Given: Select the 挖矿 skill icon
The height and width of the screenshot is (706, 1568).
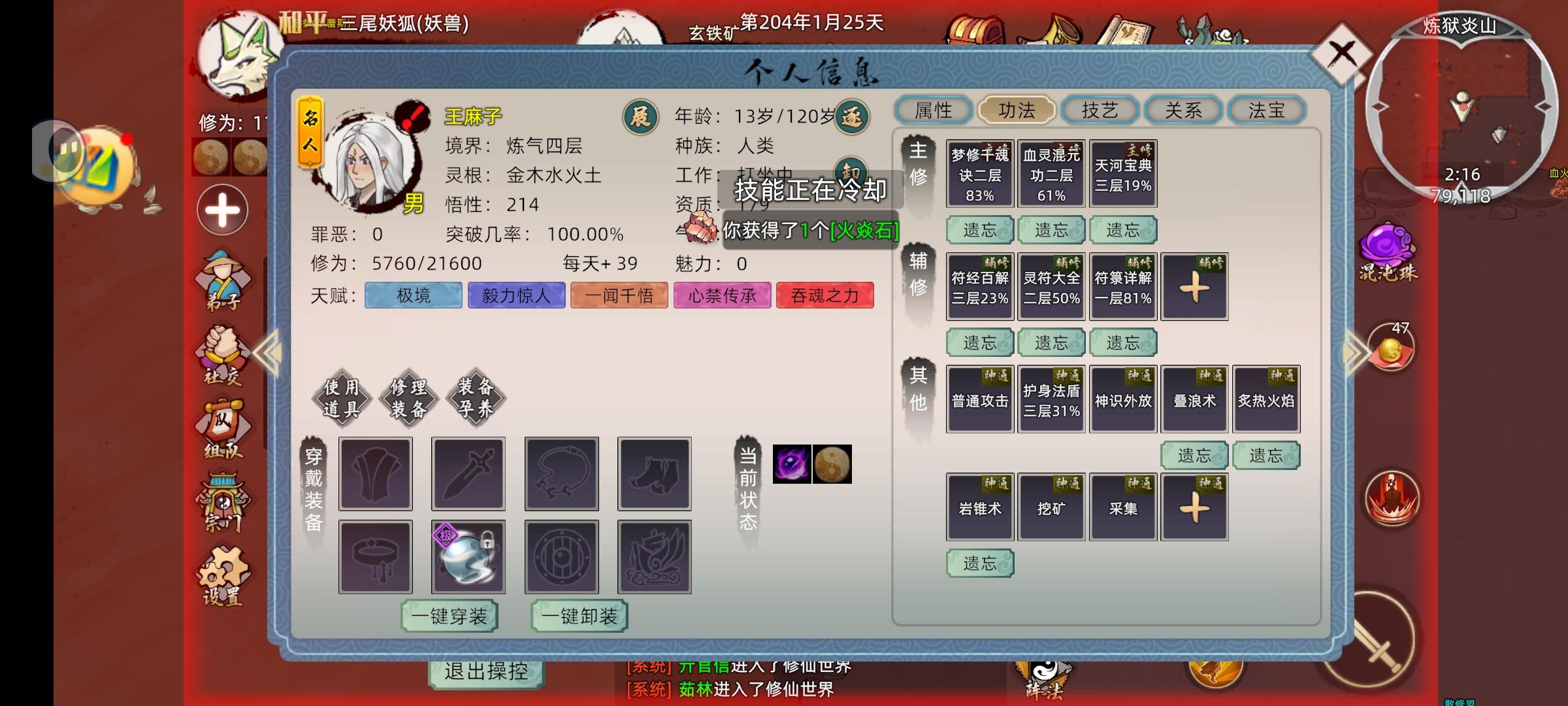Looking at the screenshot, I should point(1051,507).
